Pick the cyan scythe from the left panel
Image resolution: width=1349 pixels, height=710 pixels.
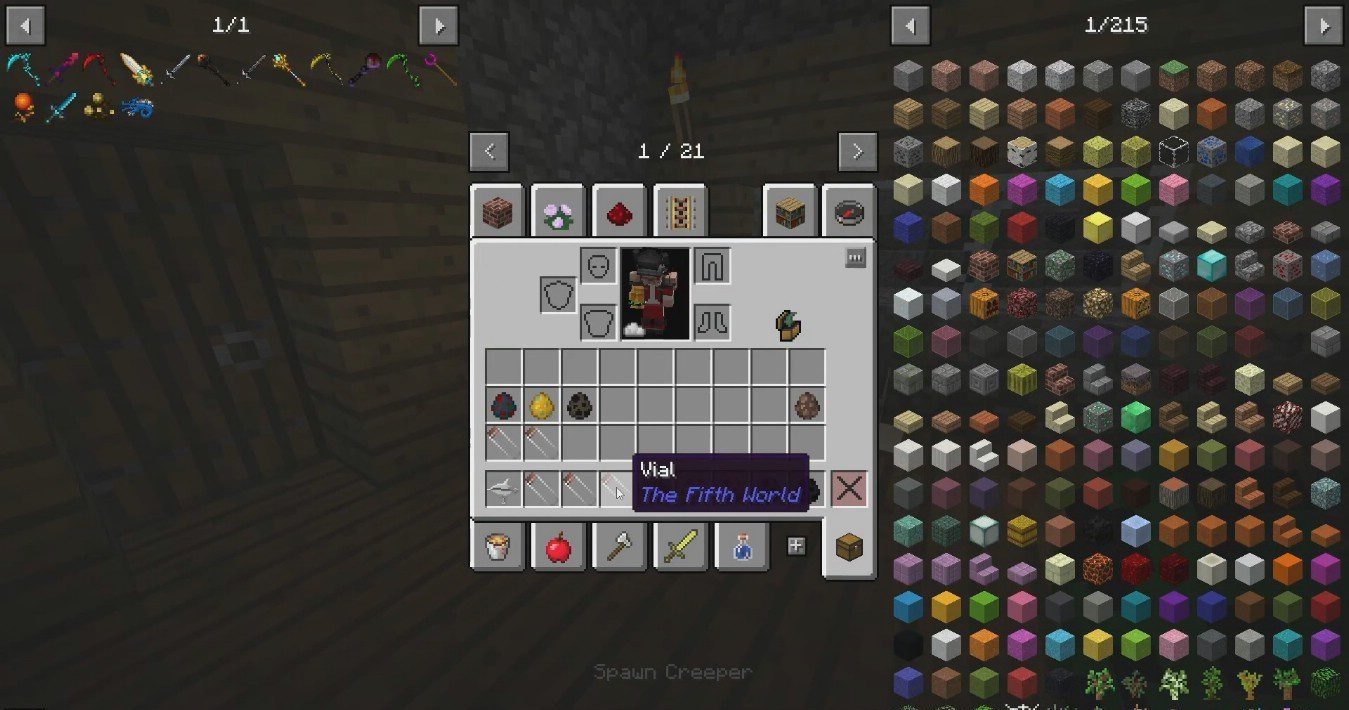(20, 69)
